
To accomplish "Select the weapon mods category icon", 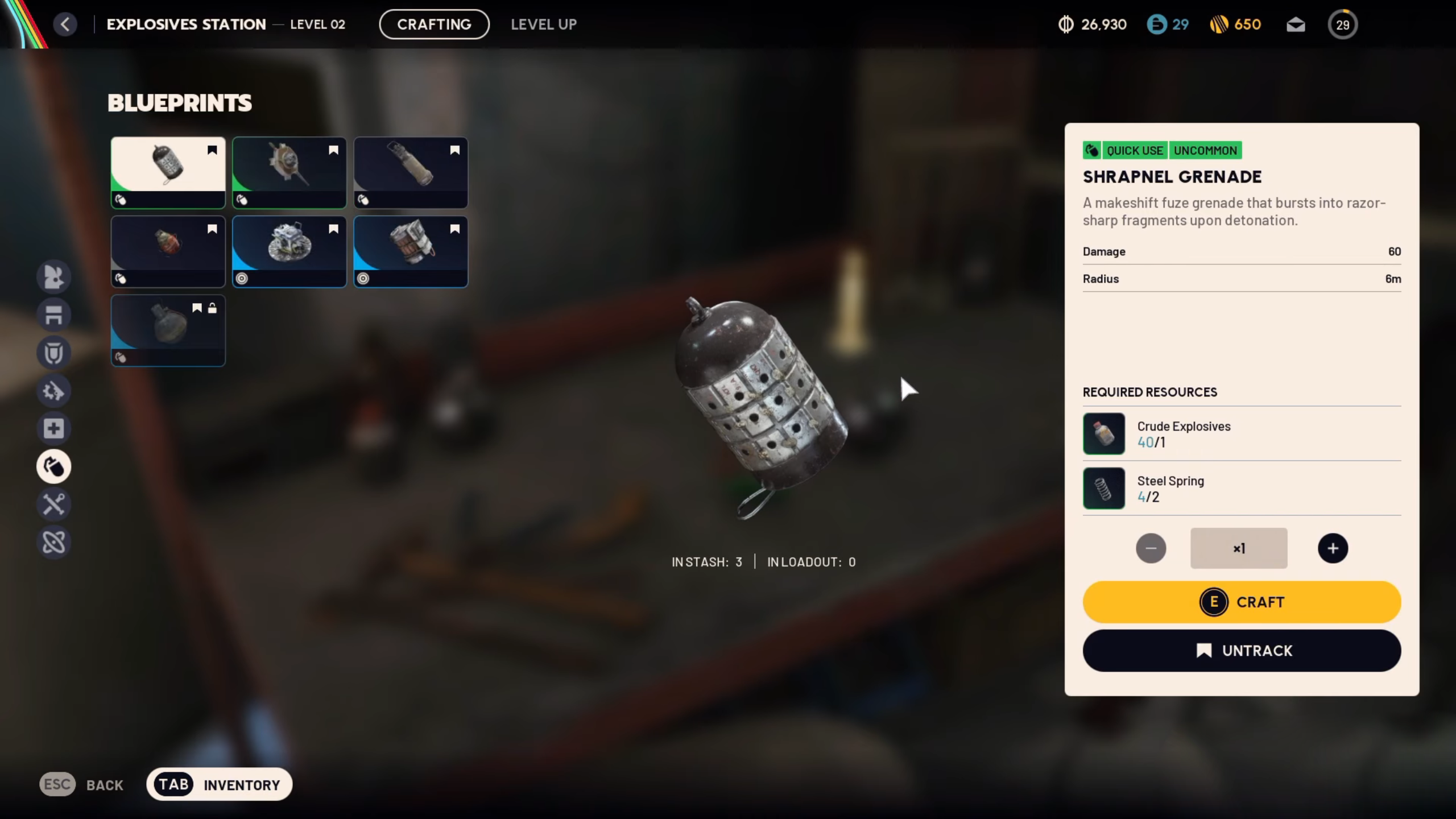I will 54,391.
